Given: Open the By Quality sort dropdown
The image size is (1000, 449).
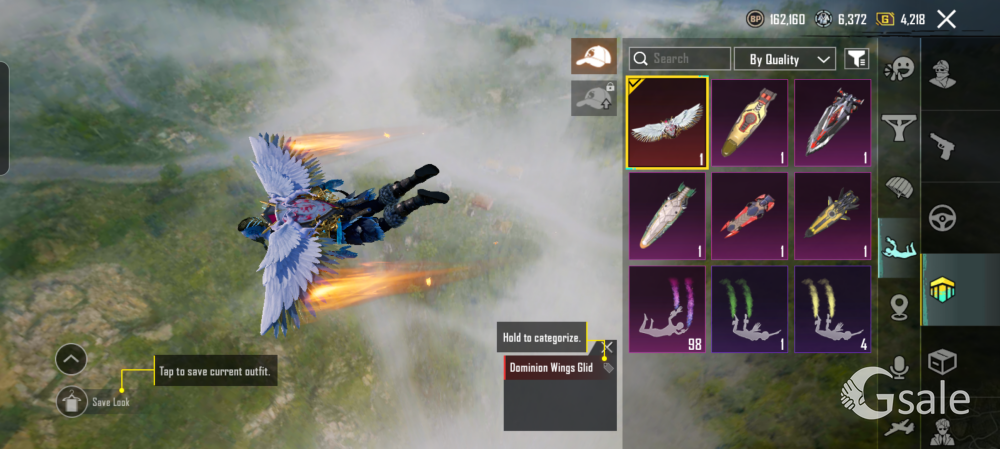Looking at the screenshot, I should pyautogui.click(x=785, y=59).
